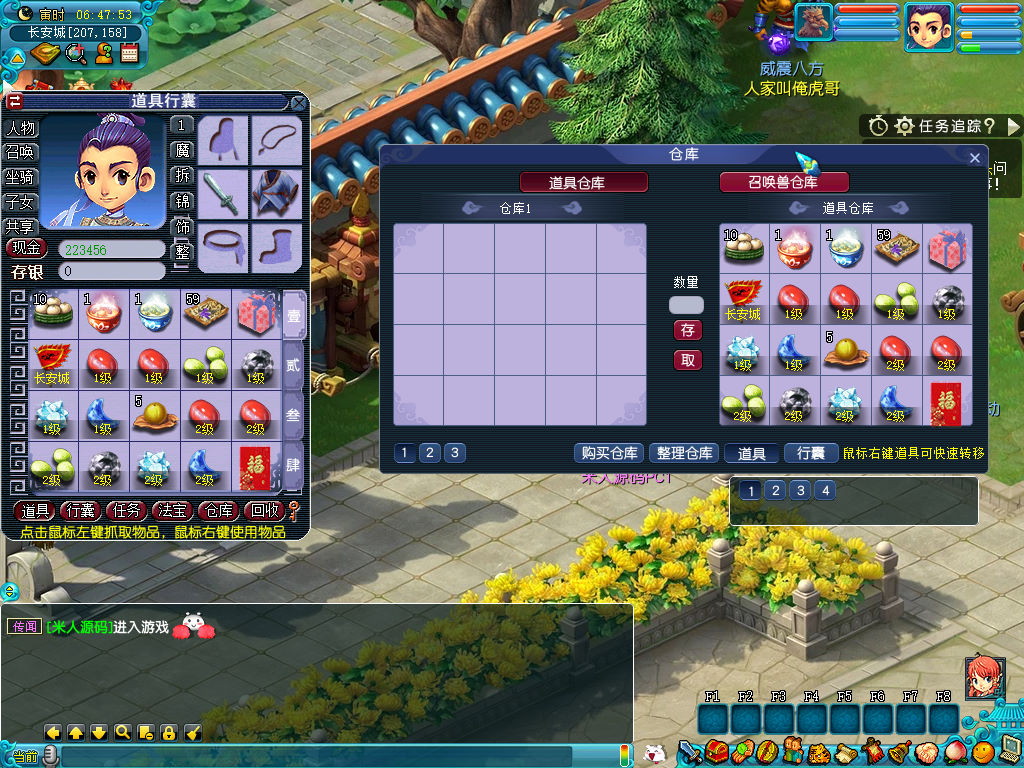Click the 回收 recycle button
The width and height of the screenshot is (1024, 768).
(x=263, y=511)
